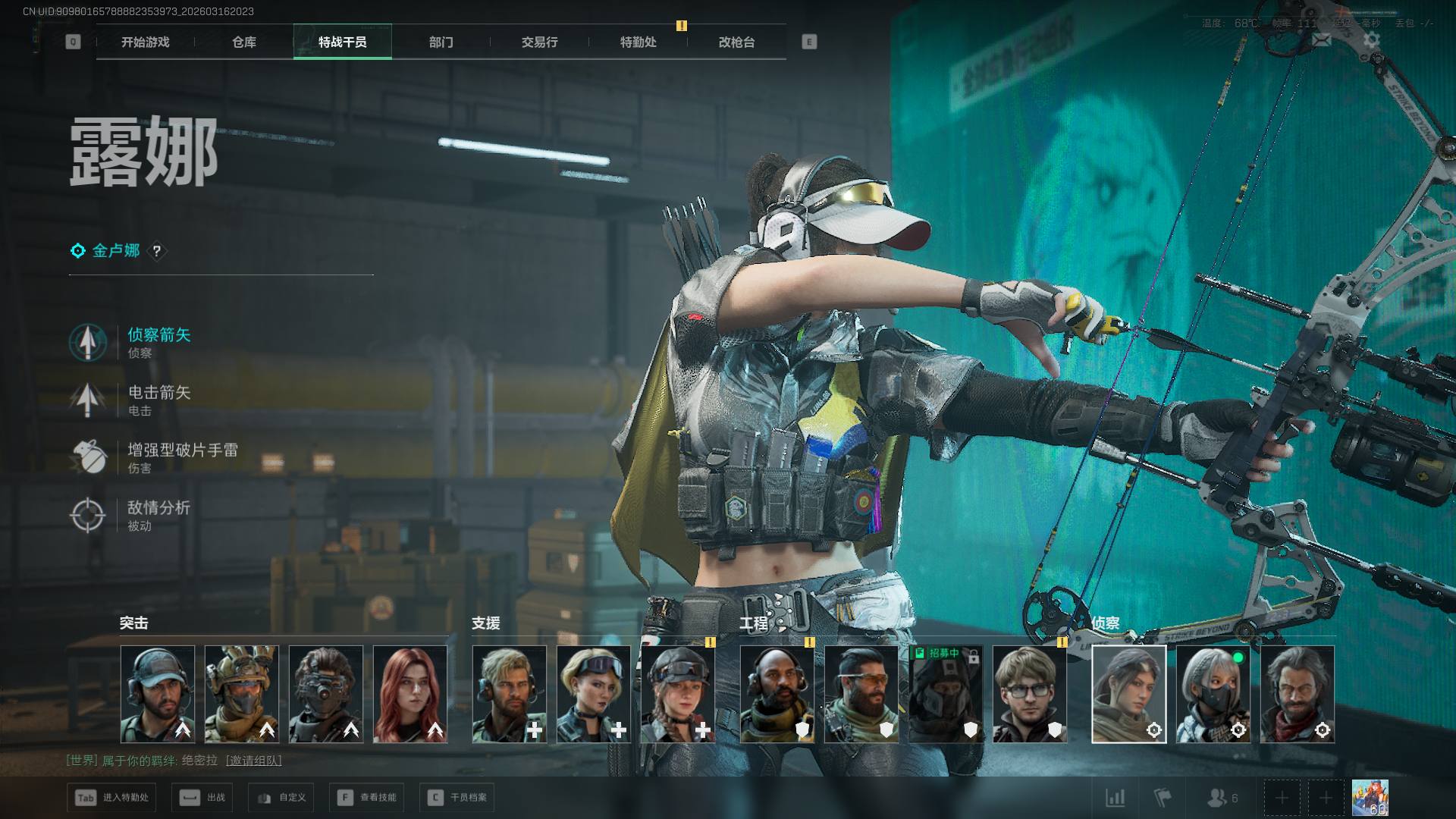Image resolution: width=1456 pixels, height=819 pixels.
Task: Switch to the 改枪台 tab
Action: click(736, 42)
